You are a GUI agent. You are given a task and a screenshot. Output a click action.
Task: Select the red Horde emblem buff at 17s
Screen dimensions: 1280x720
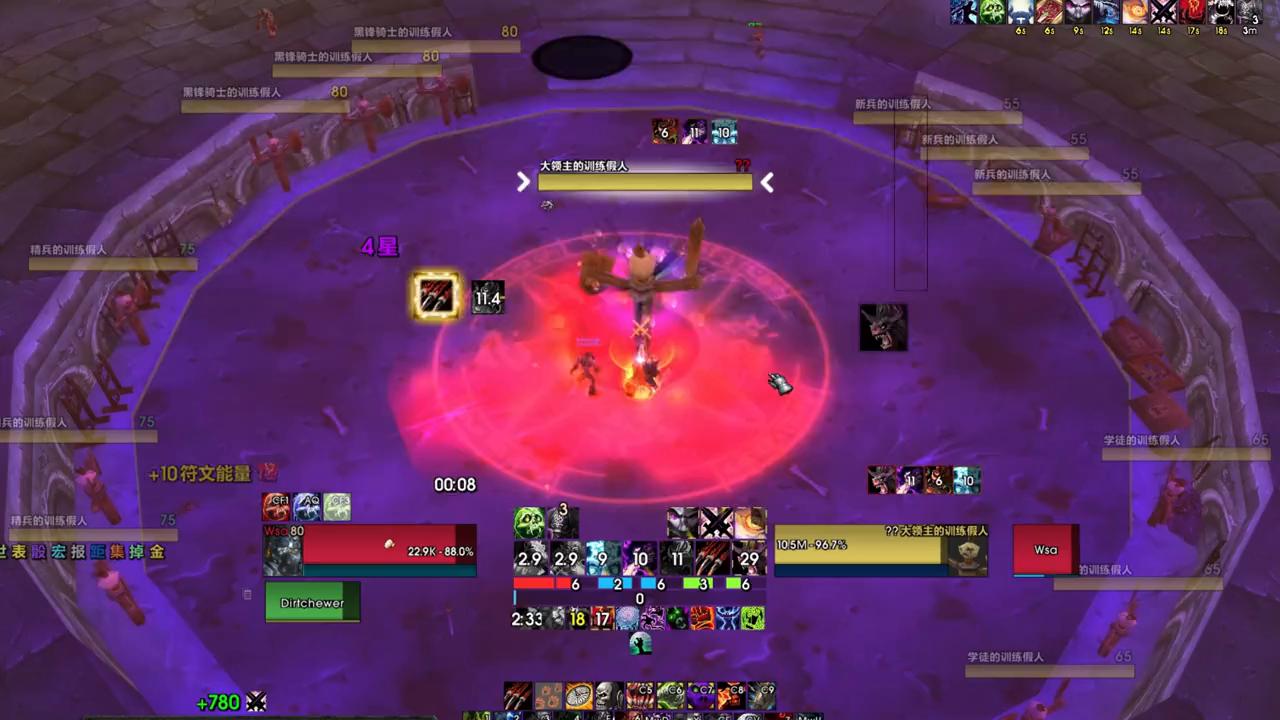pos(1192,12)
